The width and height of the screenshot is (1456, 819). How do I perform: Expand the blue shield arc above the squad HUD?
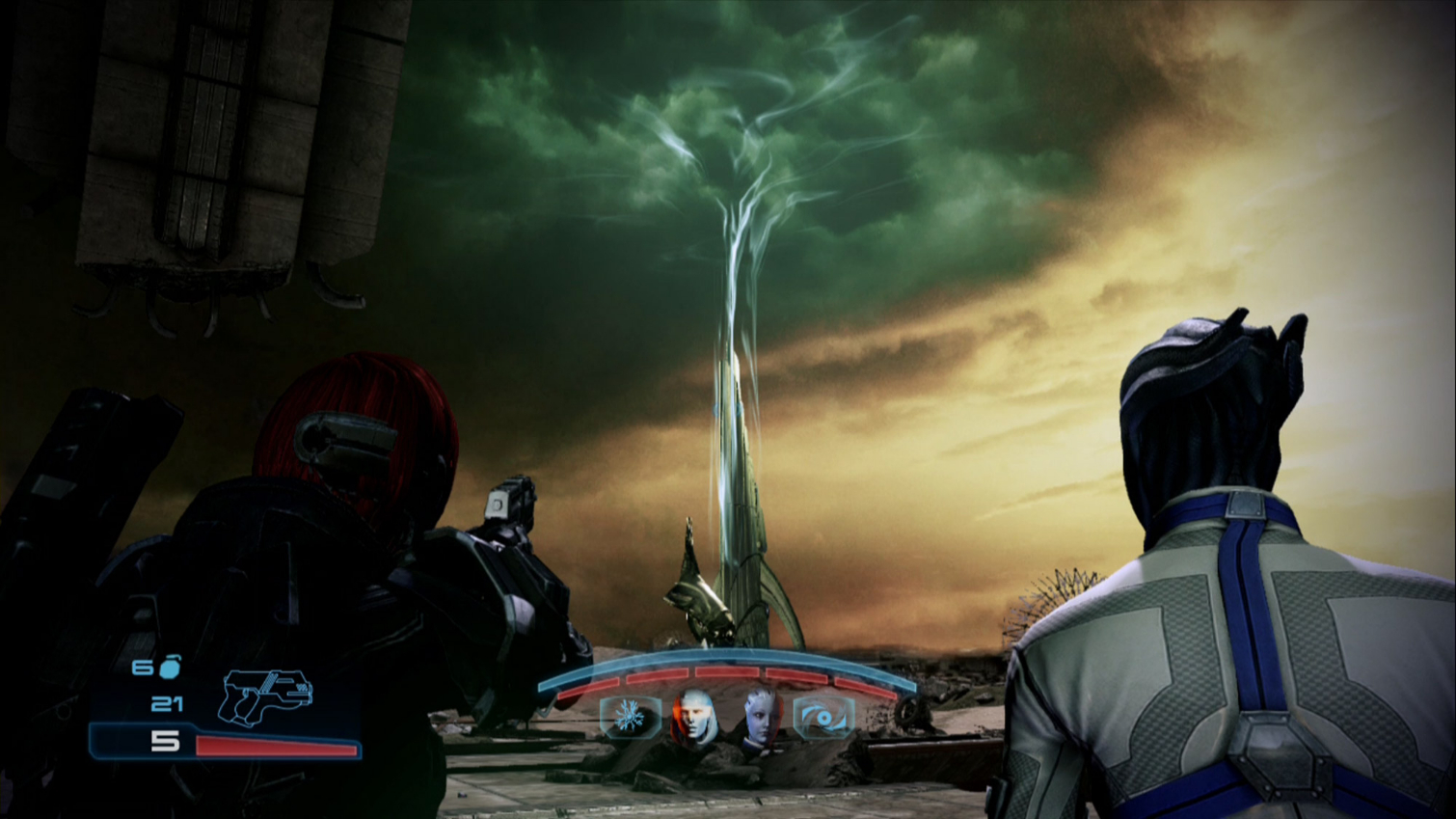[732, 654]
